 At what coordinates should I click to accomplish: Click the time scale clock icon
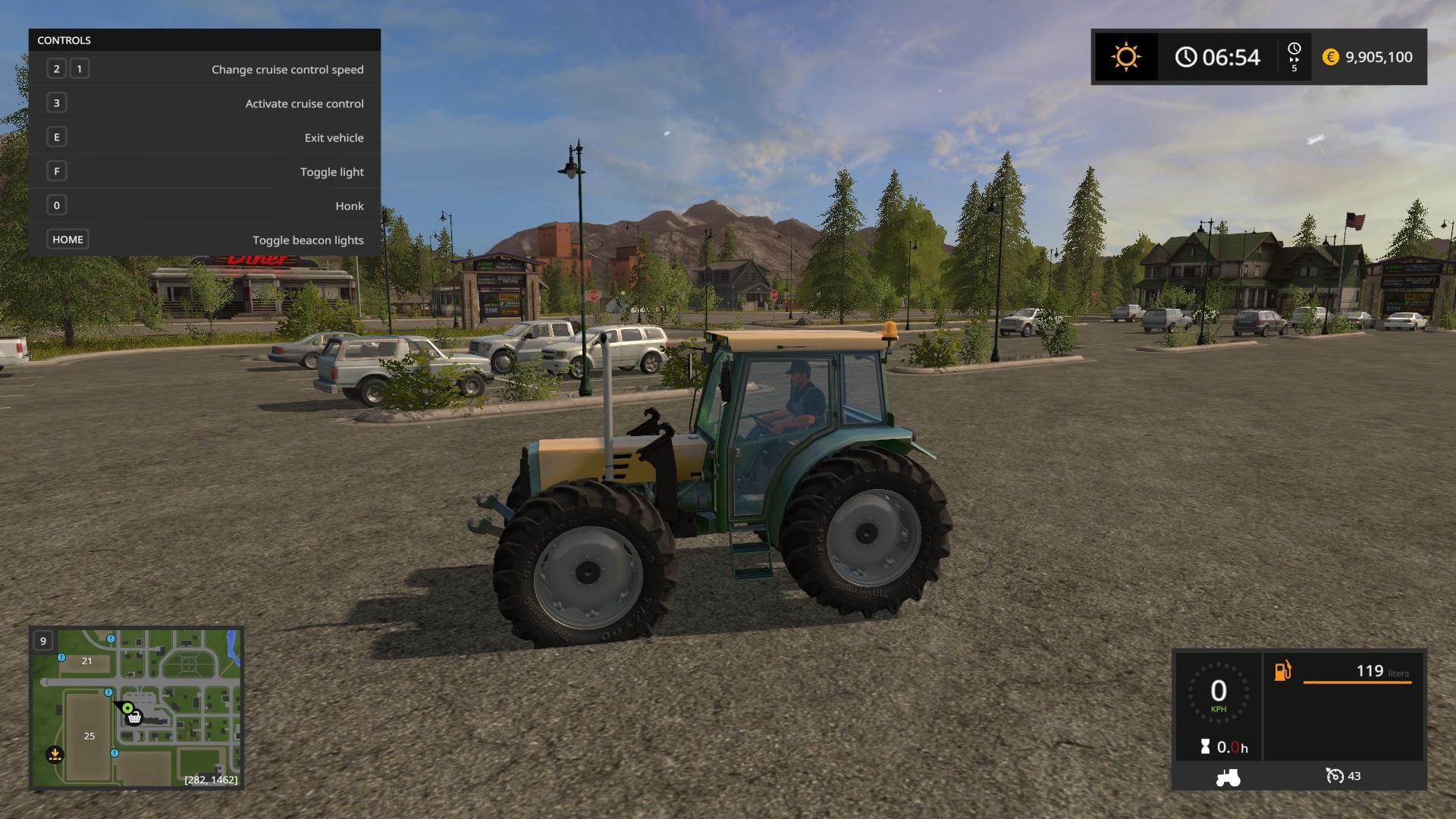1294,49
